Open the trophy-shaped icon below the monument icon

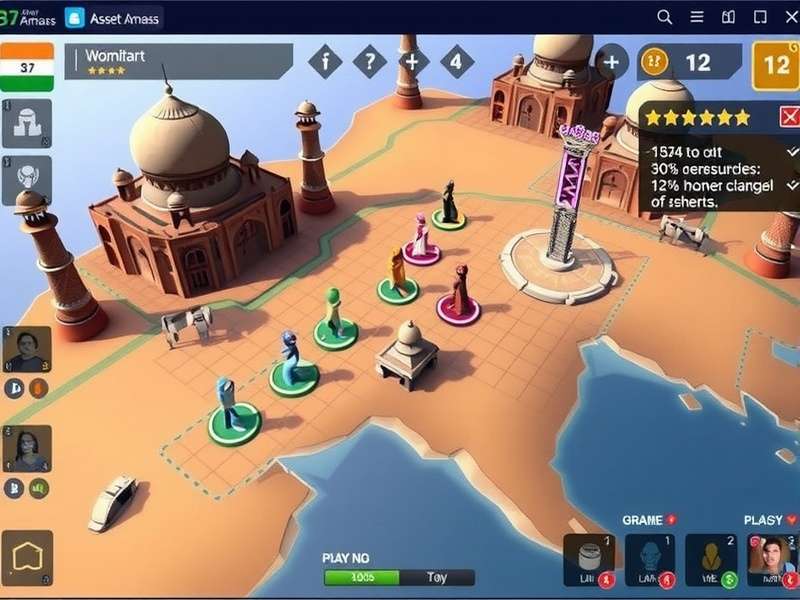tap(27, 179)
